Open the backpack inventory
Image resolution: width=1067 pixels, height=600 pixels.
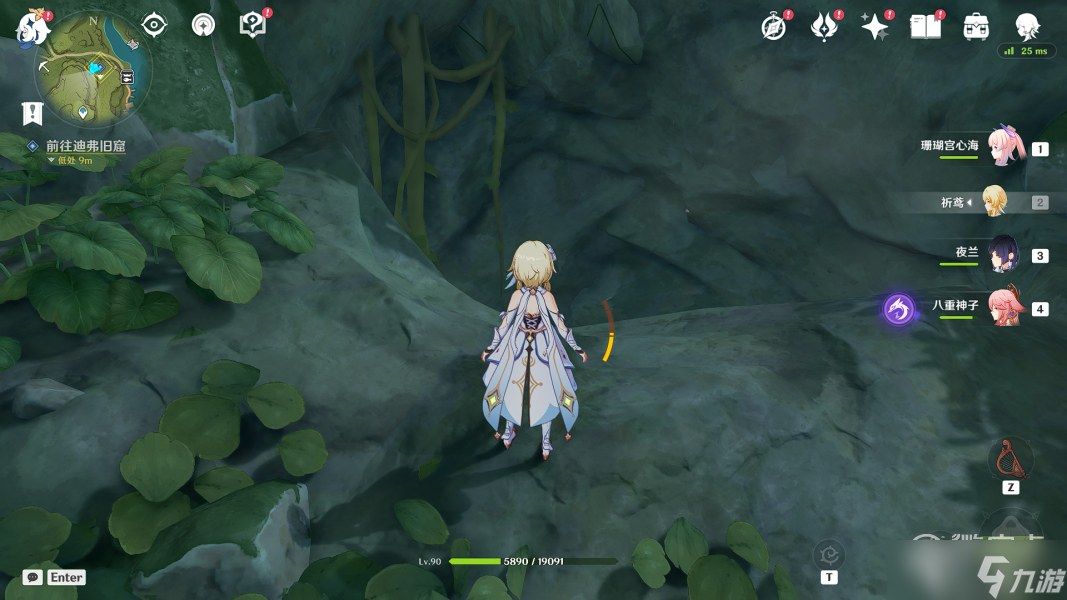[976, 27]
